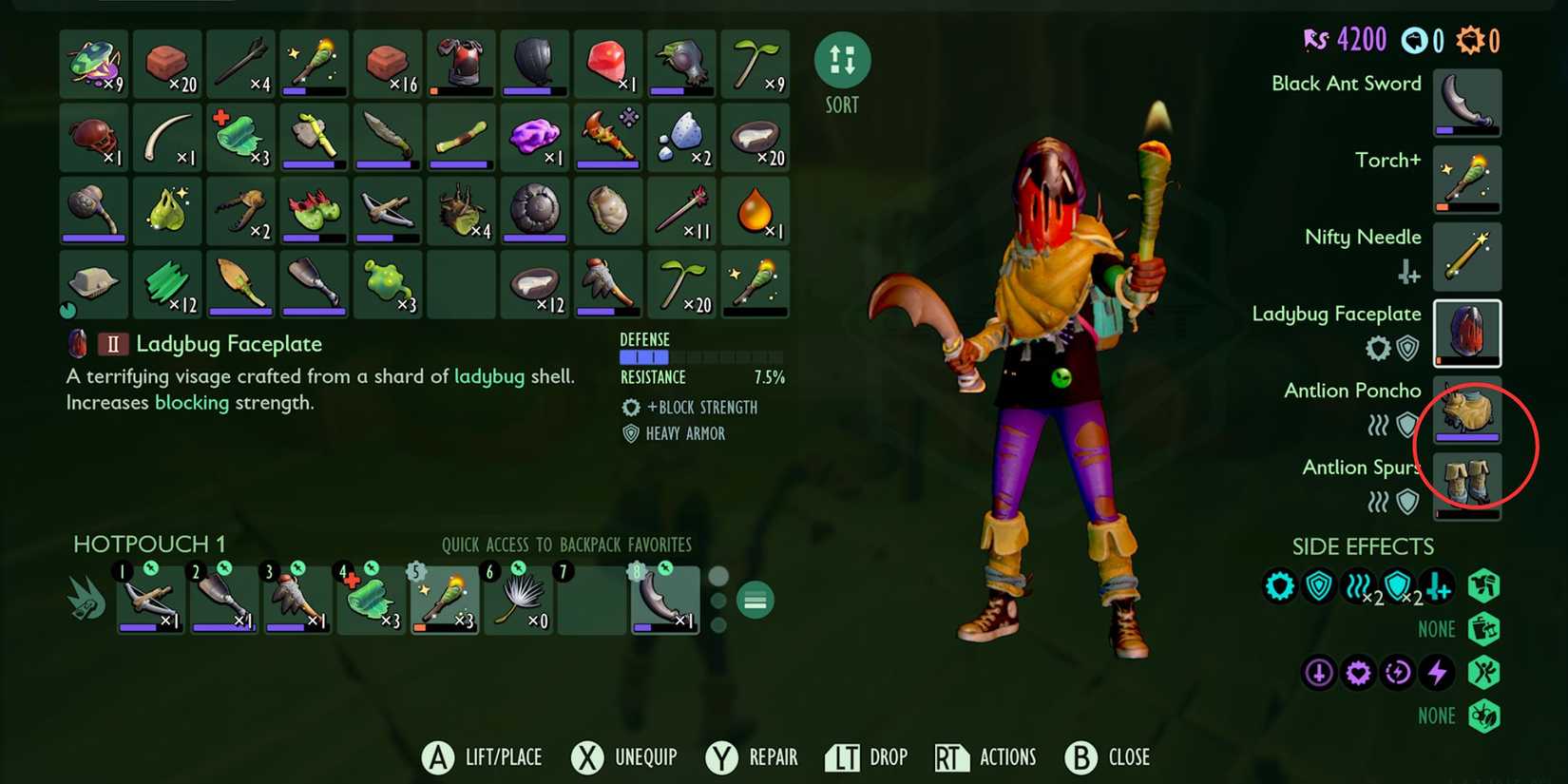1568x784 pixels.
Task: Open the Nifty Needle equipment slot
Action: coord(1467,256)
